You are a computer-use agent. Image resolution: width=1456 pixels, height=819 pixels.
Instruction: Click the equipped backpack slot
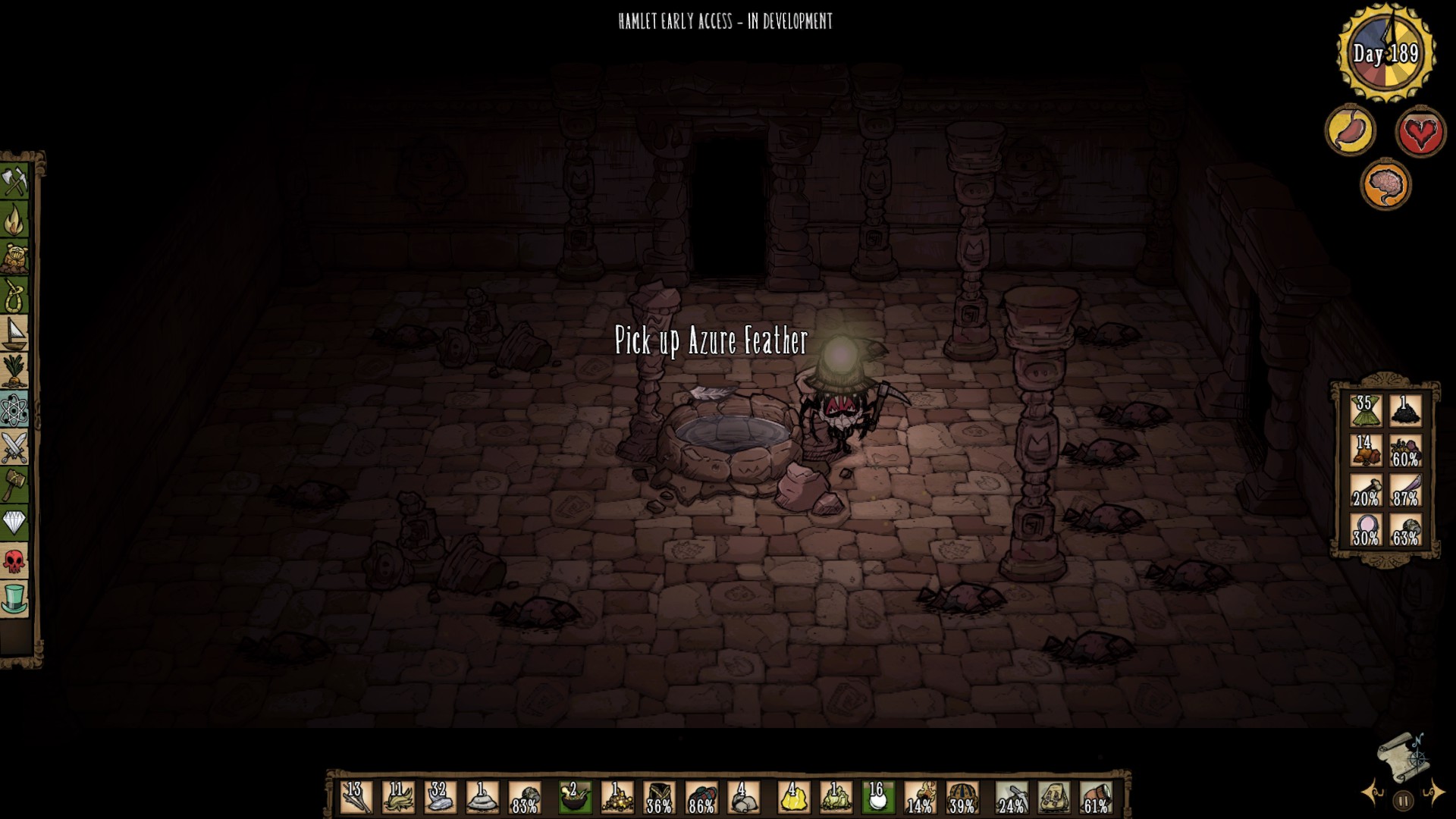point(1054,798)
